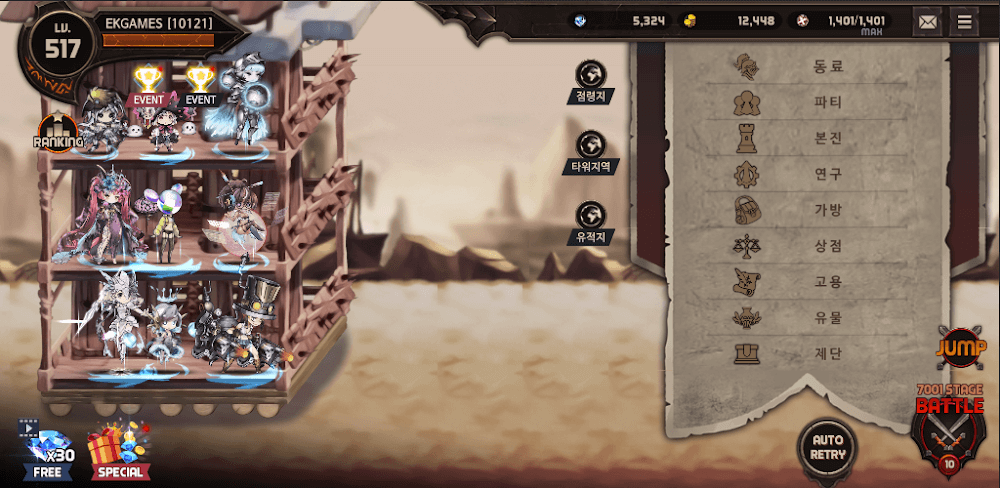The image size is (1000, 488).
Task: Open the Ranking icon
Action: [x=58, y=135]
